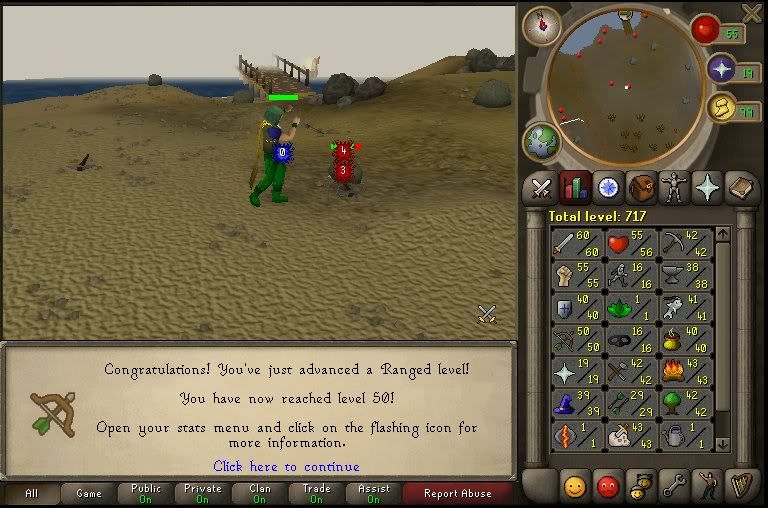Open the friends list smiley tab

click(x=575, y=487)
